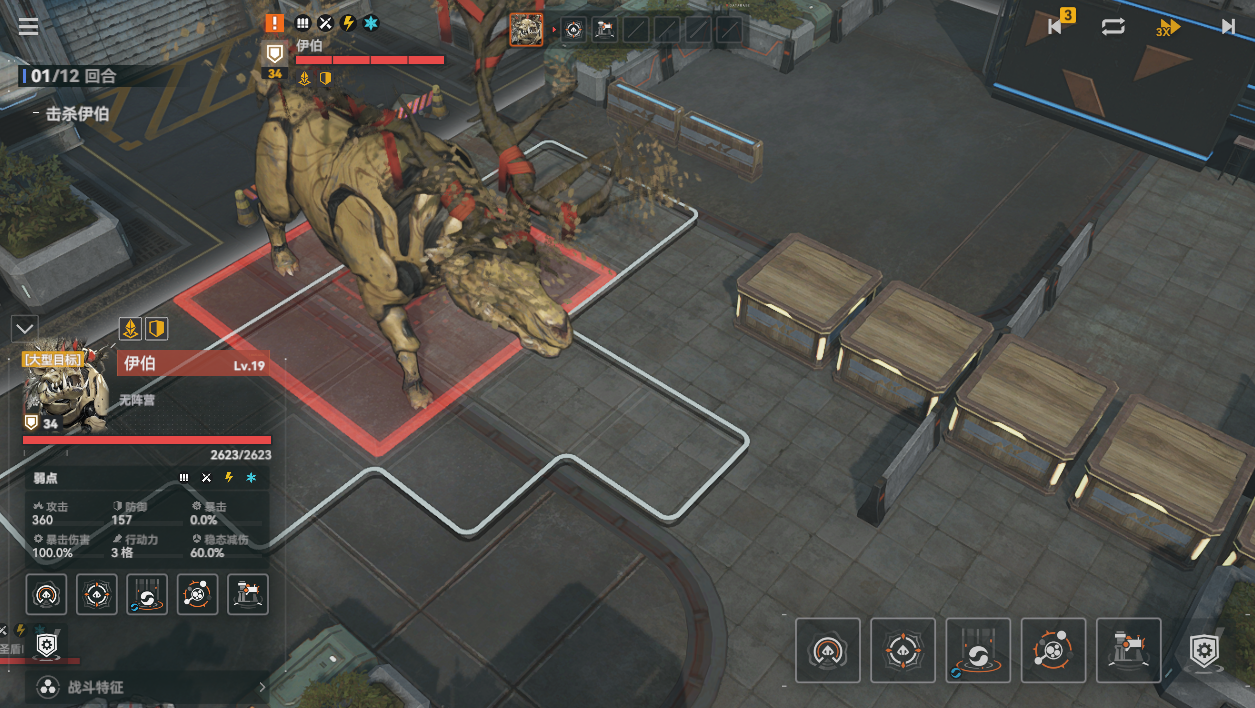Click the orange exclamation alert icon
Screen dimensions: 1255x708
275,22
